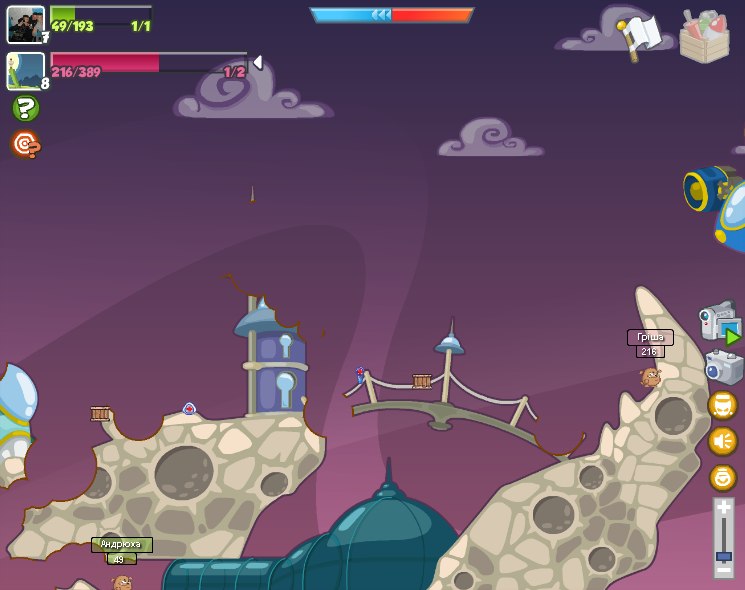Zoom in with the plus button
This screenshot has width=745, height=590.
723,508
